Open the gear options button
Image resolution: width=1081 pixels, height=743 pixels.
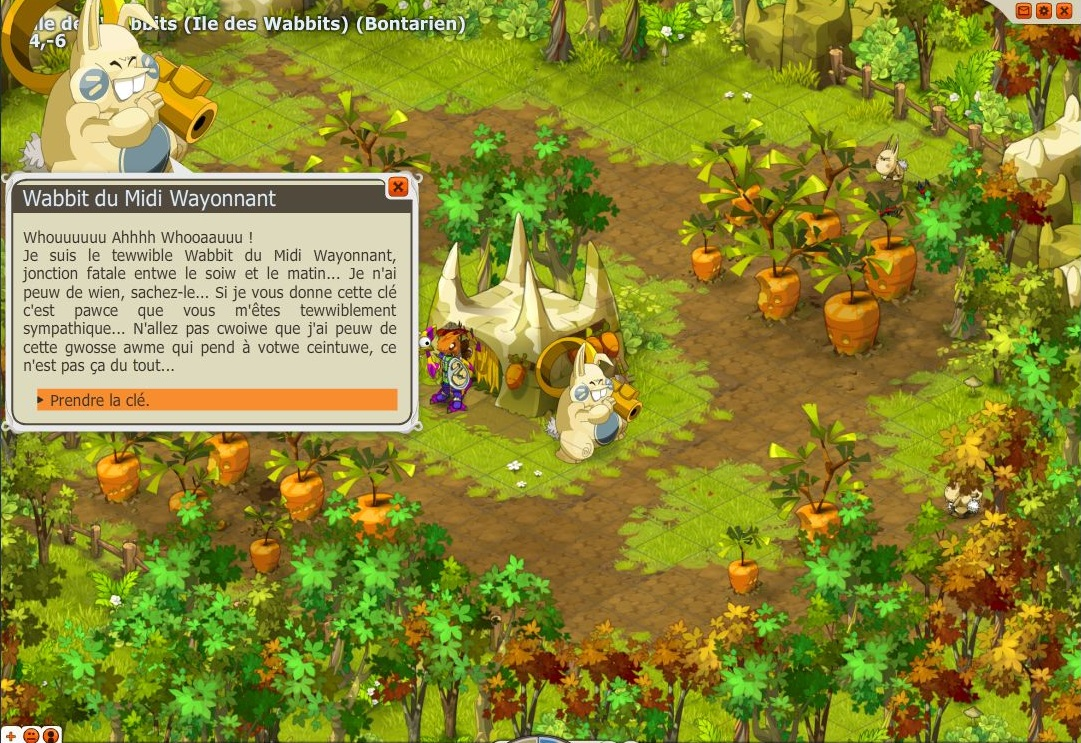[x=1044, y=10]
